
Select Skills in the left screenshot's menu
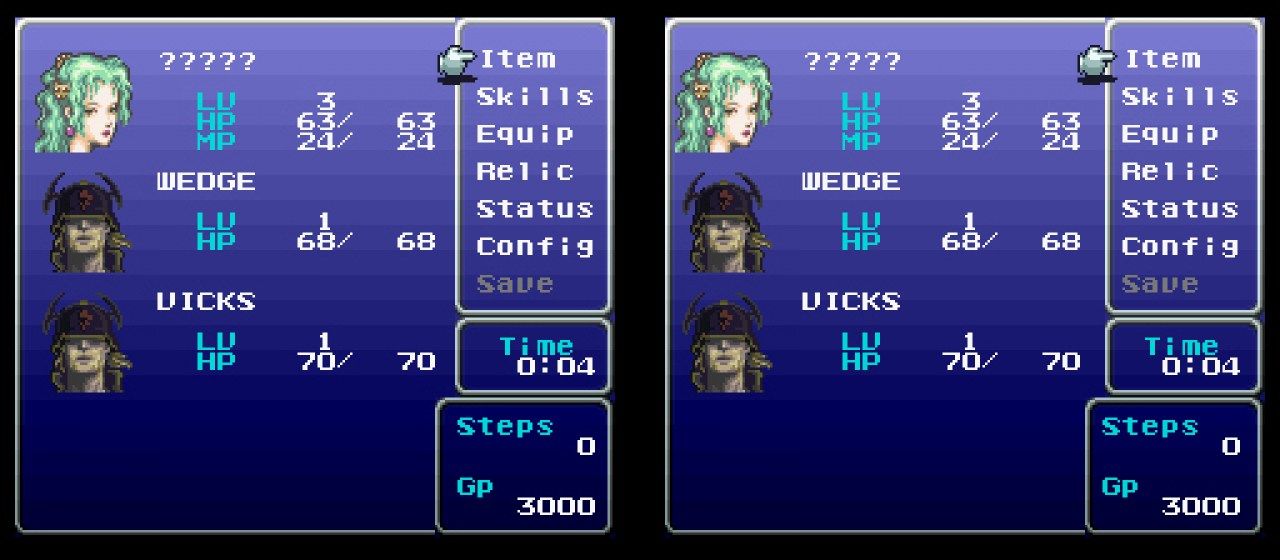534,97
